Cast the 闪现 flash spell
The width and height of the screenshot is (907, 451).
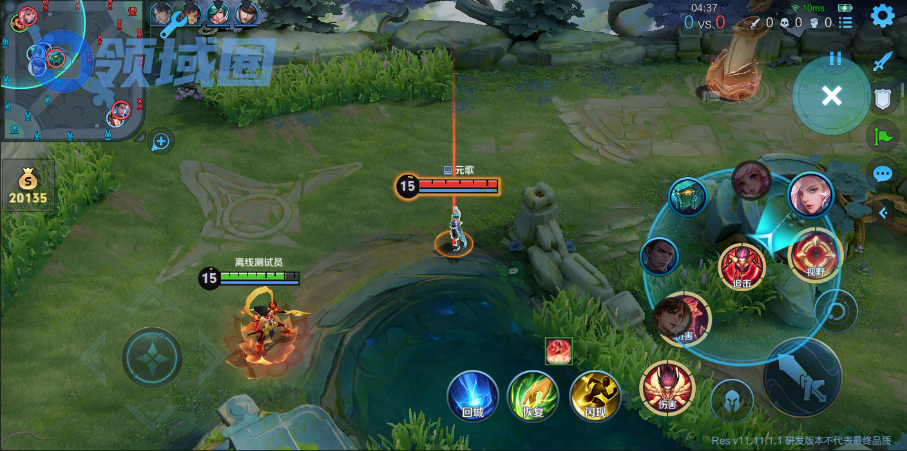(594, 394)
